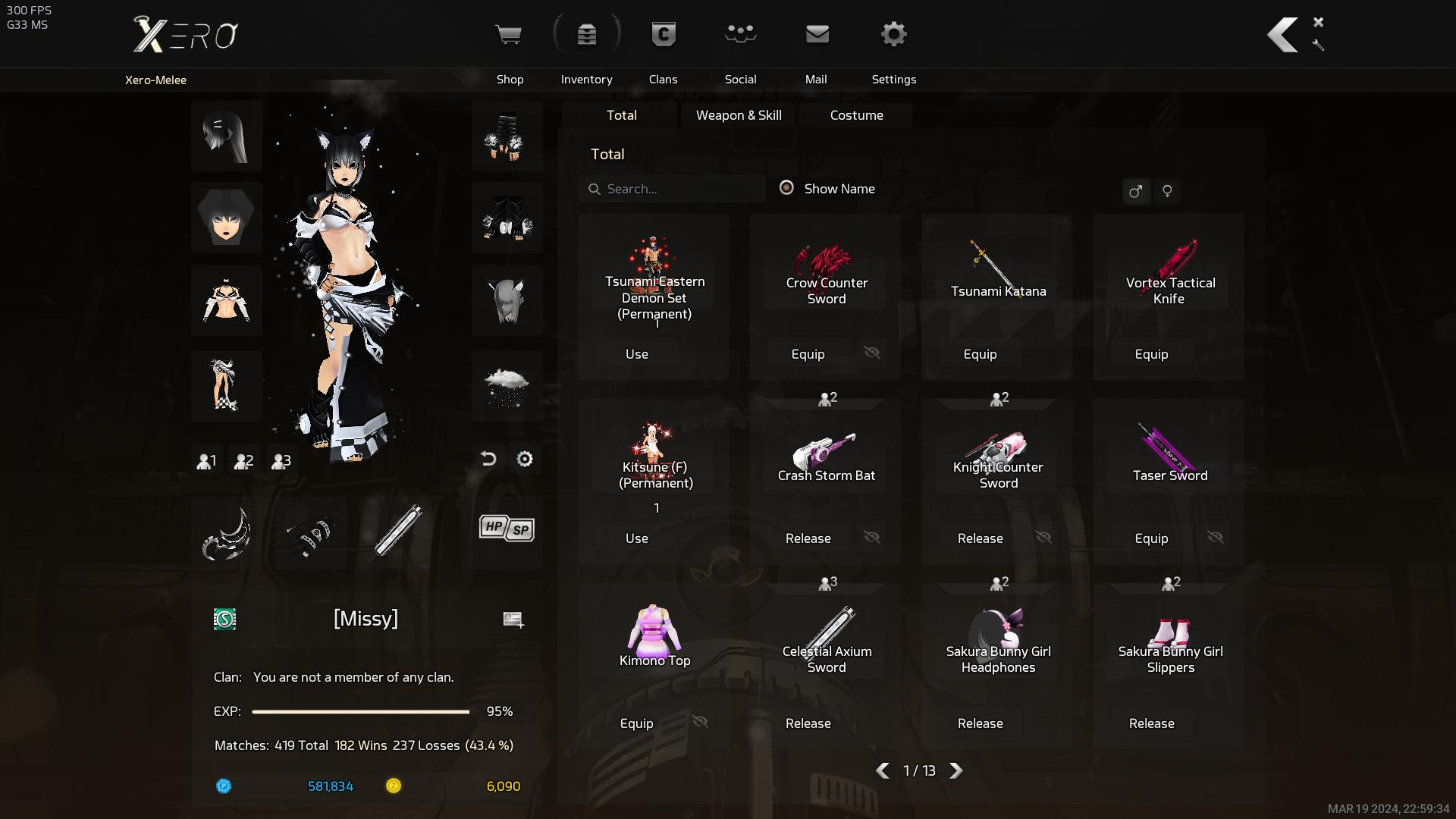Image resolution: width=1456 pixels, height=819 pixels.
Task: Equip the Crow Counter Sword
Action: click(x=808, y=354)
